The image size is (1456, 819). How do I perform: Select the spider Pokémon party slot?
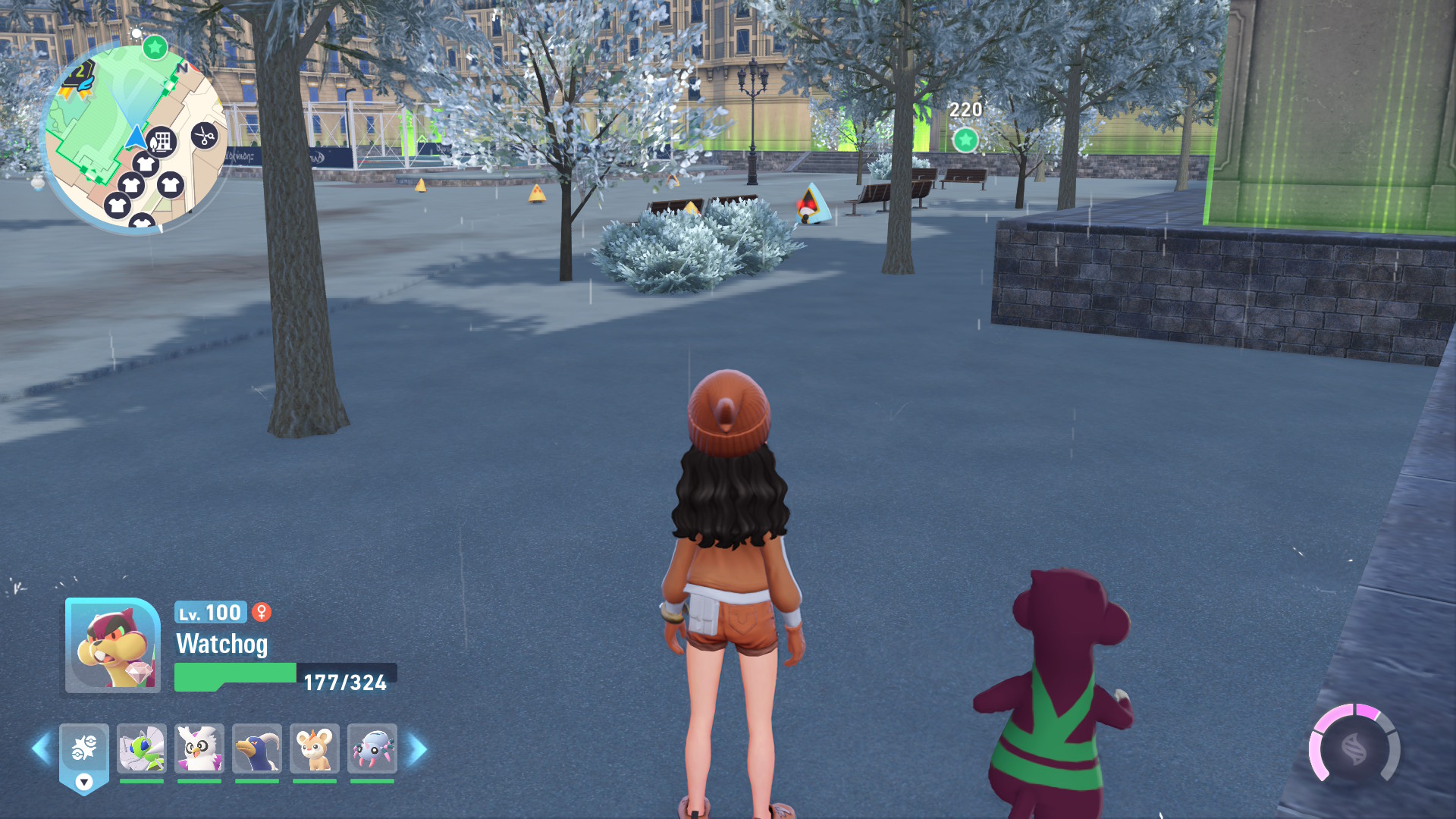click(372, 749)
